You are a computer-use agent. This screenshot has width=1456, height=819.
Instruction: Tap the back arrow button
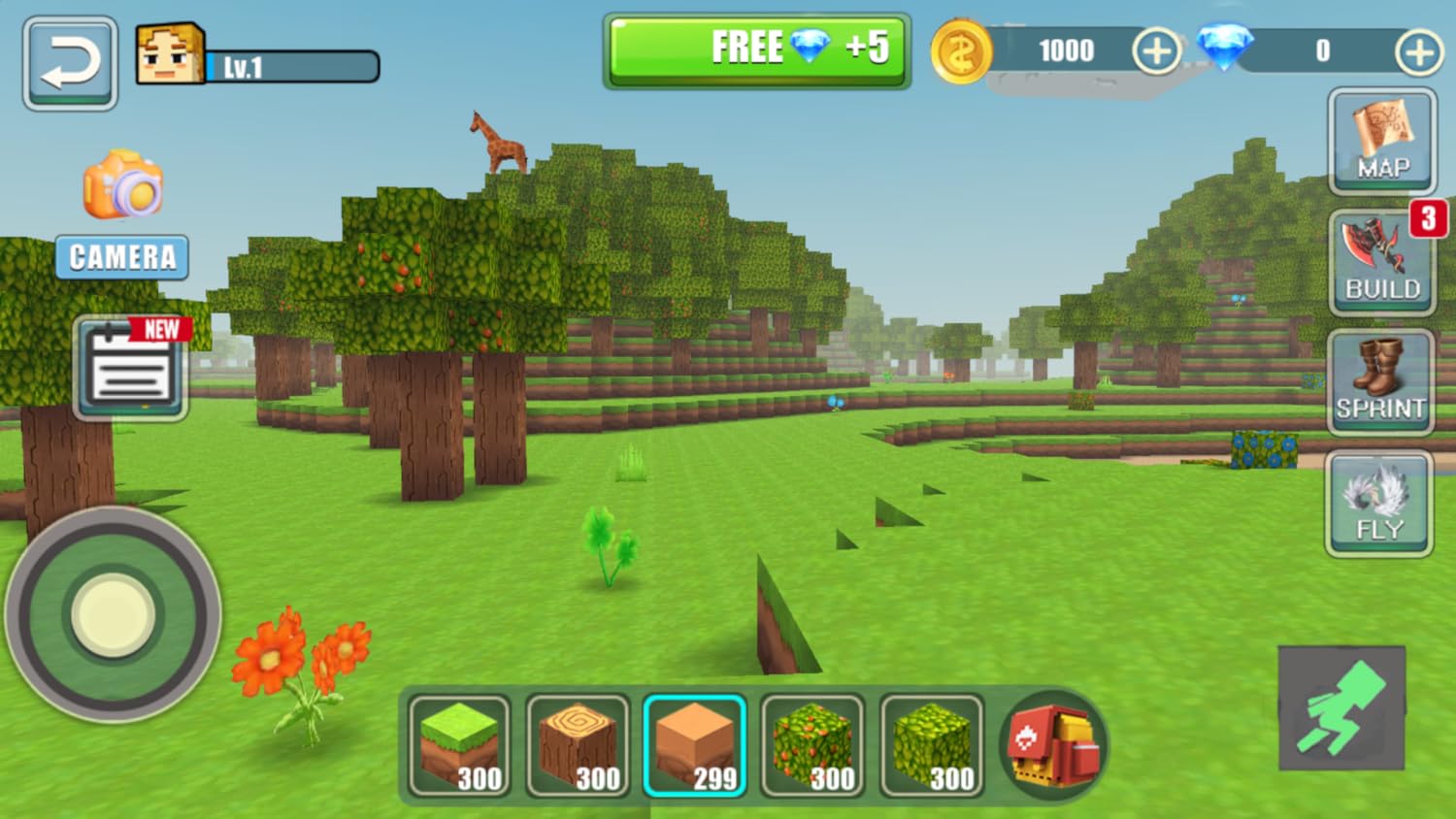pyautogui.click(x=70, y=63)
